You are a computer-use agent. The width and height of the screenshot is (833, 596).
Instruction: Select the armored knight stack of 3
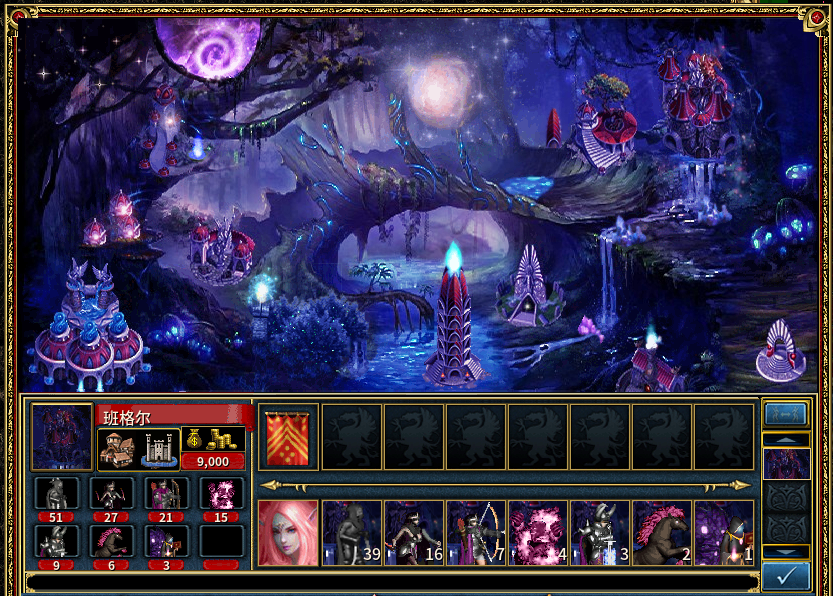click(600, 533)
